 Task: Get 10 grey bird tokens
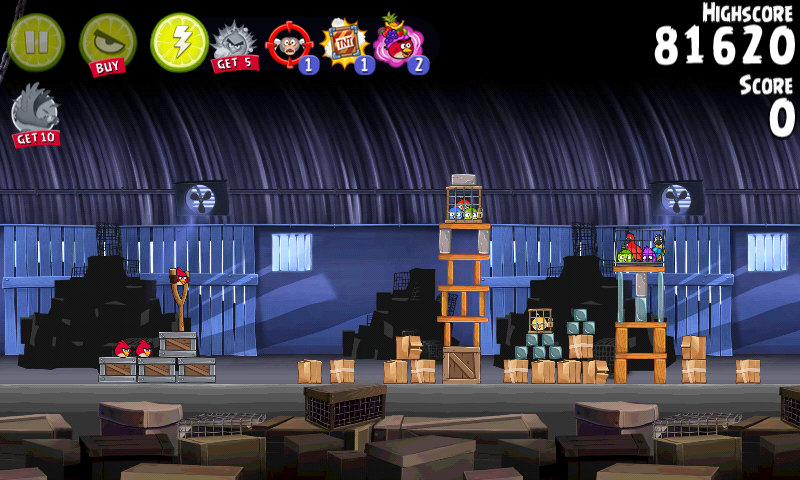point(35,115)
